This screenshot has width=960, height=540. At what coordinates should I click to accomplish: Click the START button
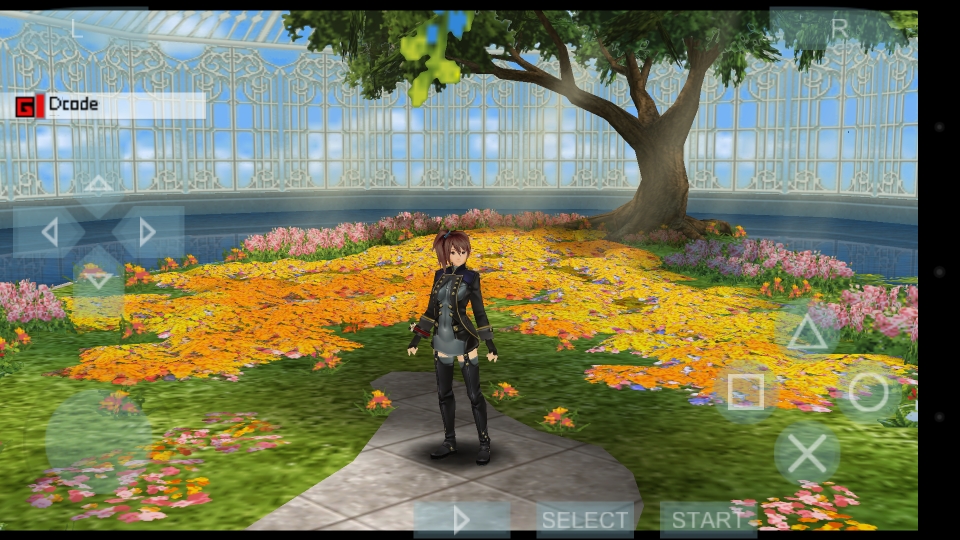point(708,520)
